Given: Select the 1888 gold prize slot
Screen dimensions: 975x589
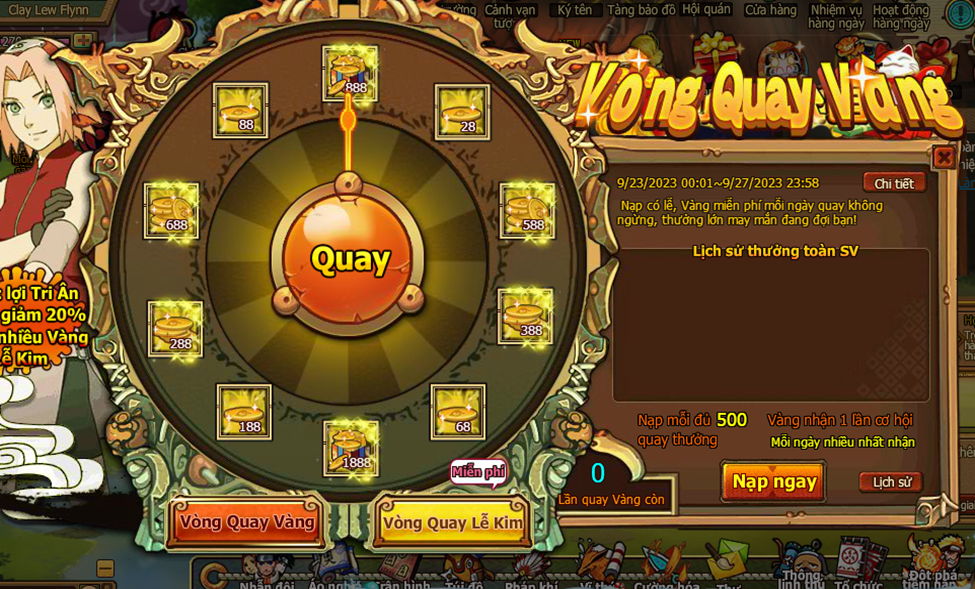Looking at the screenshot, I should pyautogui.click(x=351, y=447).
